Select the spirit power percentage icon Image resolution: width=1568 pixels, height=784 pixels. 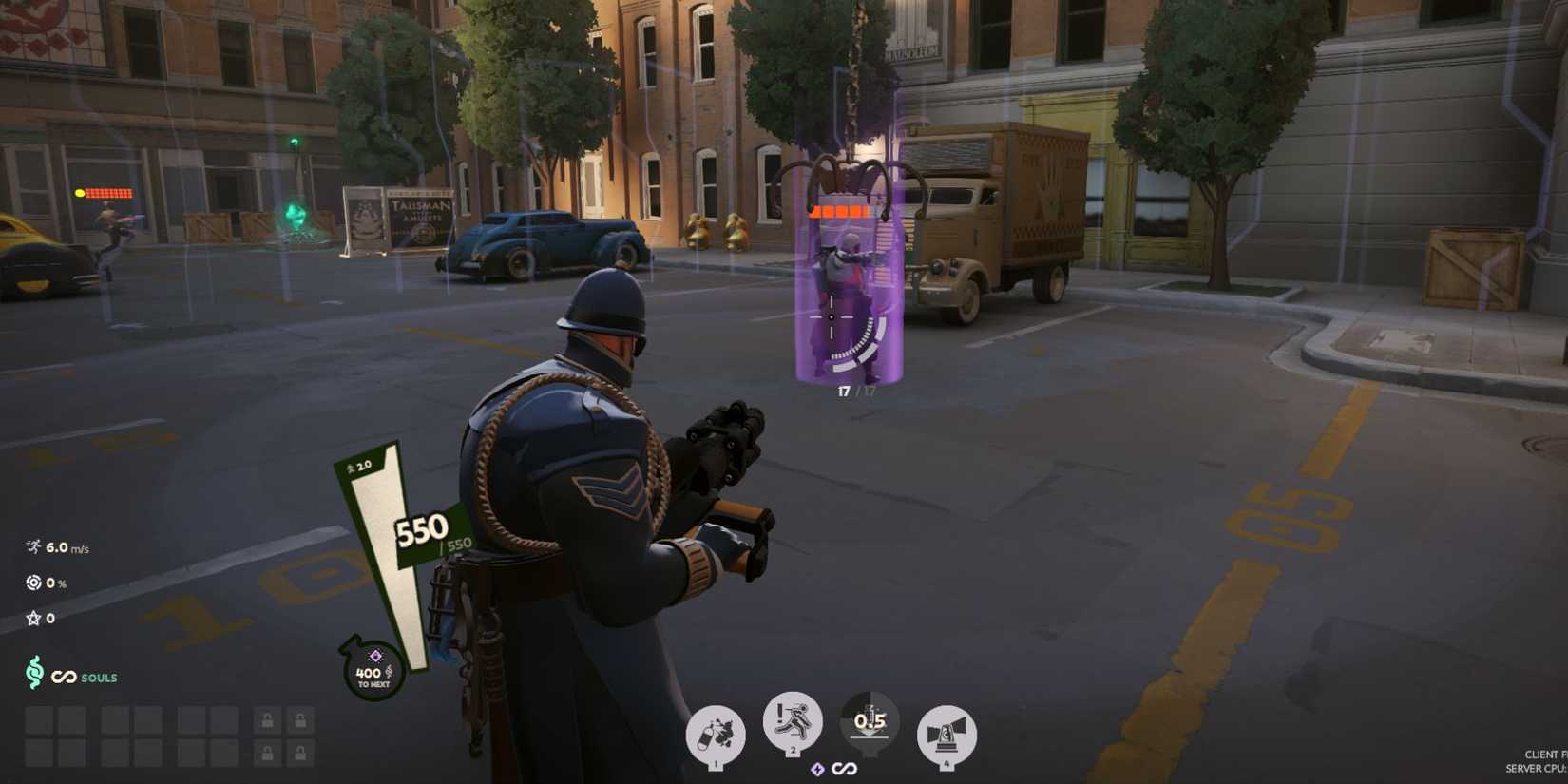33,582
